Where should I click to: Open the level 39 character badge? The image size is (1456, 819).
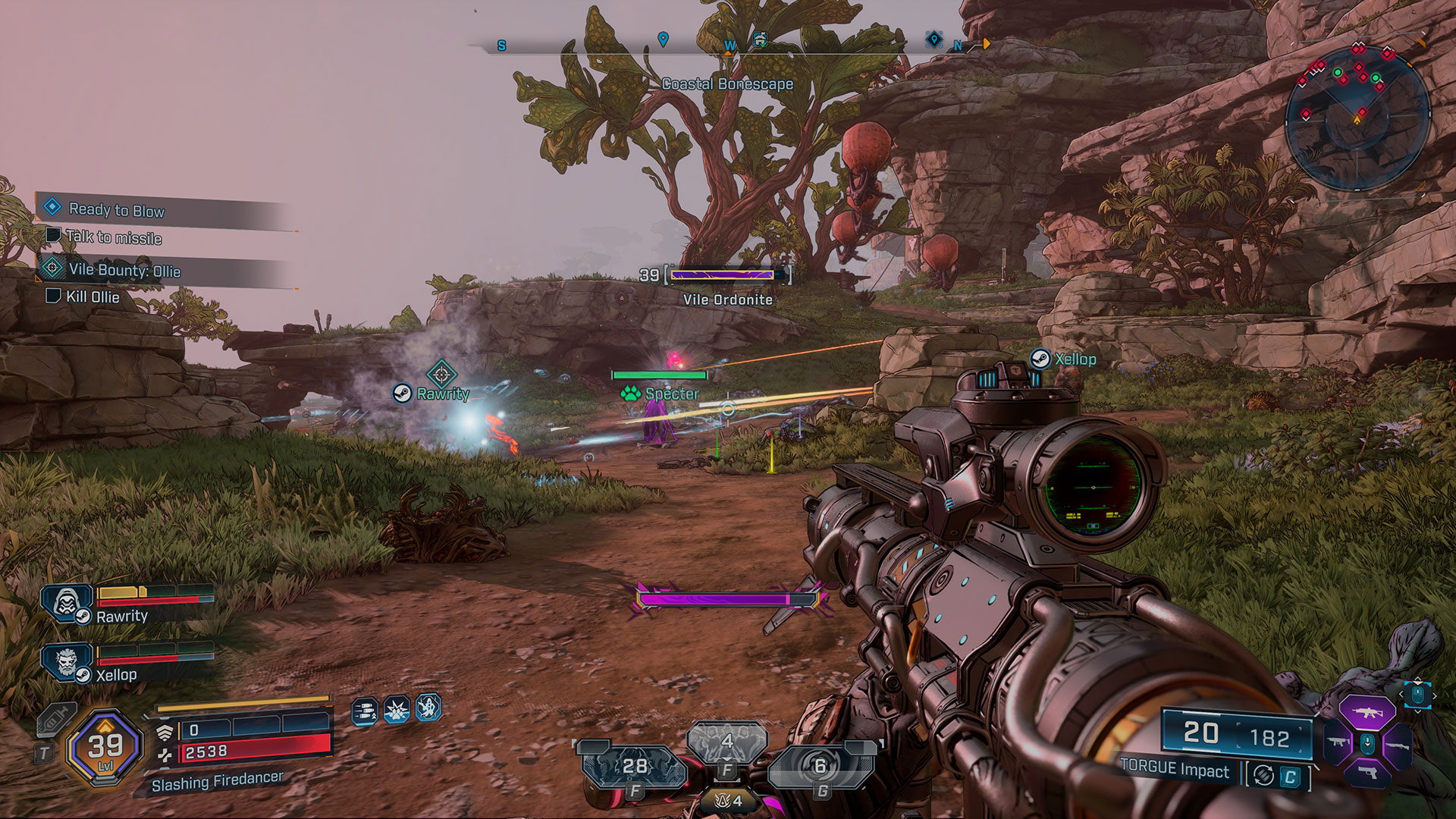(105, 748)
